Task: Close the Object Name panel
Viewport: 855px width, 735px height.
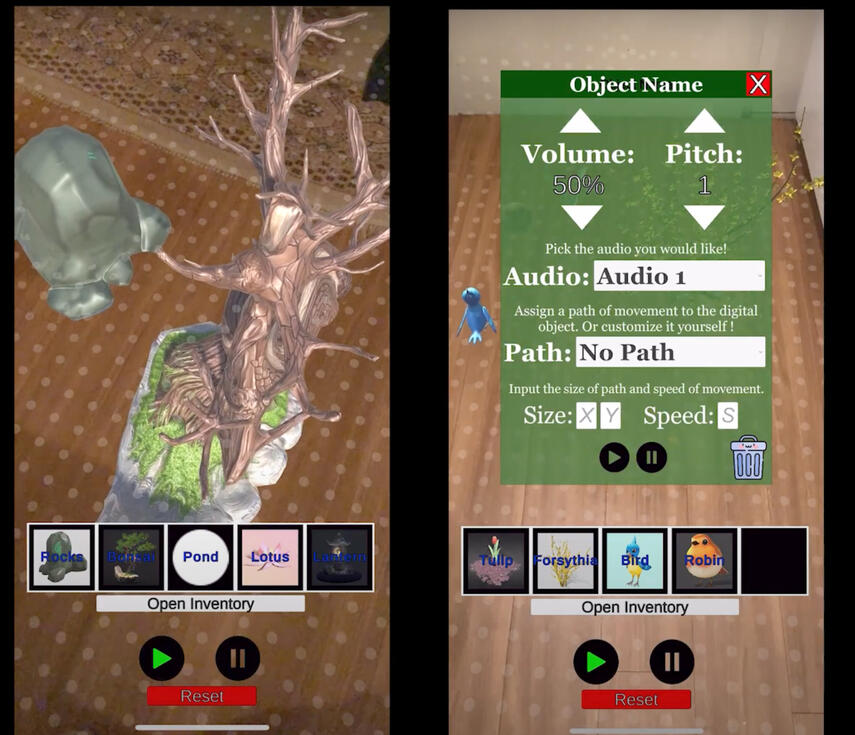Action: pyautogui.click(x=758, y=84)
